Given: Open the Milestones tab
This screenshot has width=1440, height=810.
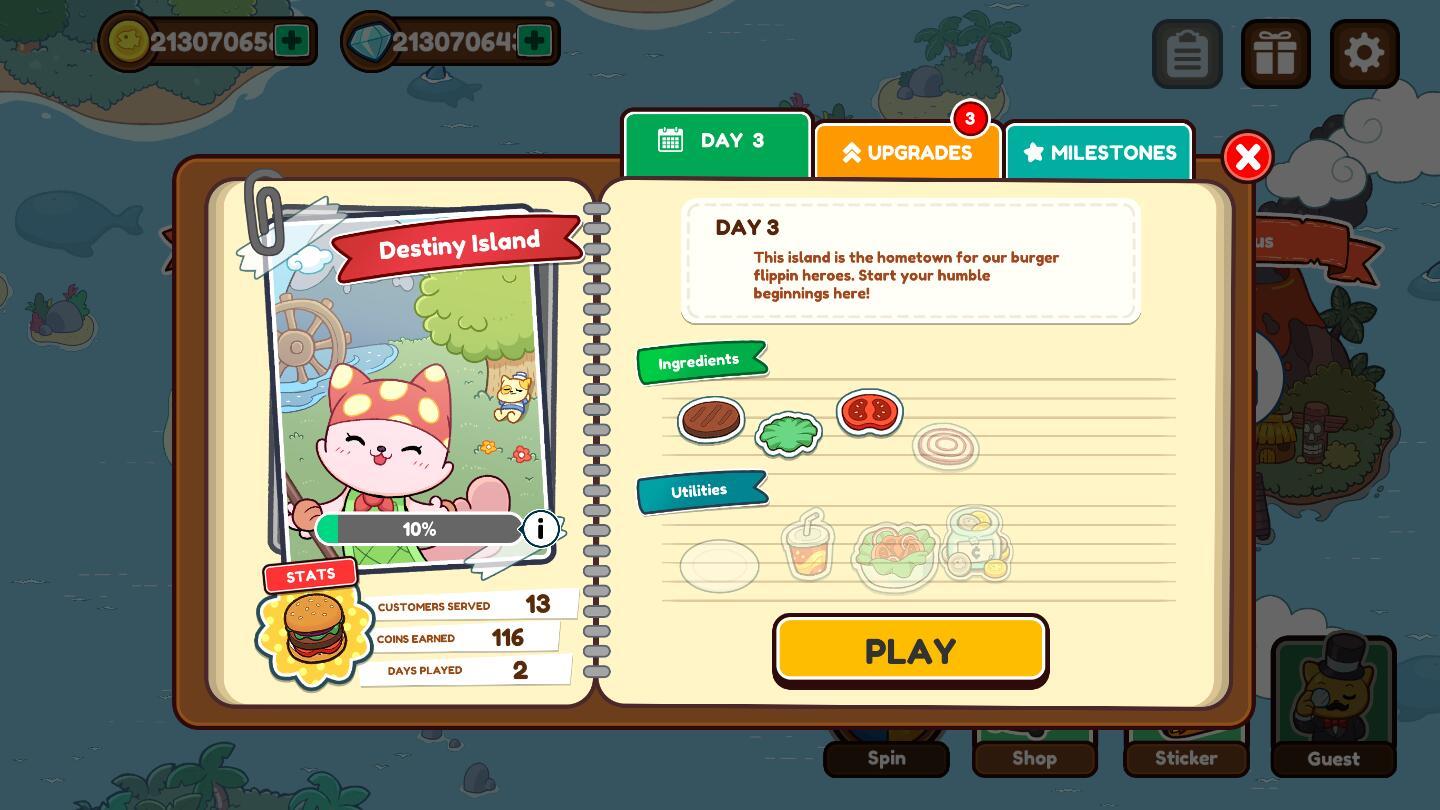Looking at the screenshot, I should click(1099, 152).
